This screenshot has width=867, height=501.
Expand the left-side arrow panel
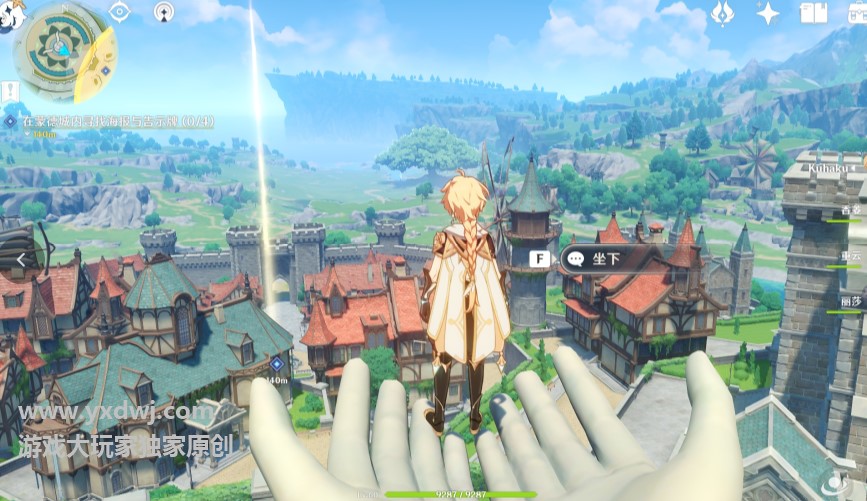20,259
